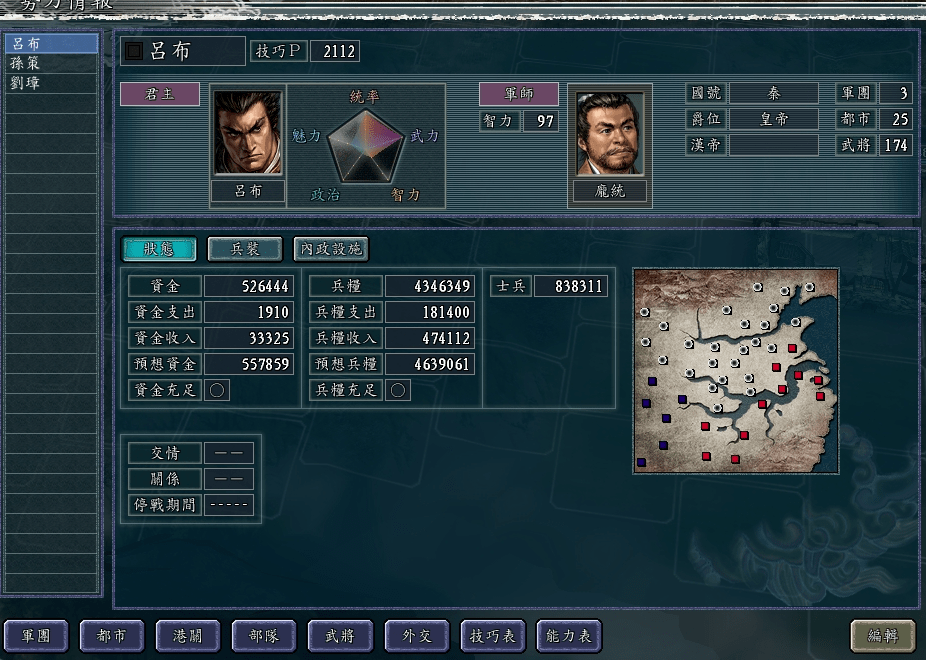Image resolution: width=926 pixels, height=660 pixels.
Task: Click the 呂布 ruler portrait
Action: point(248,134)
